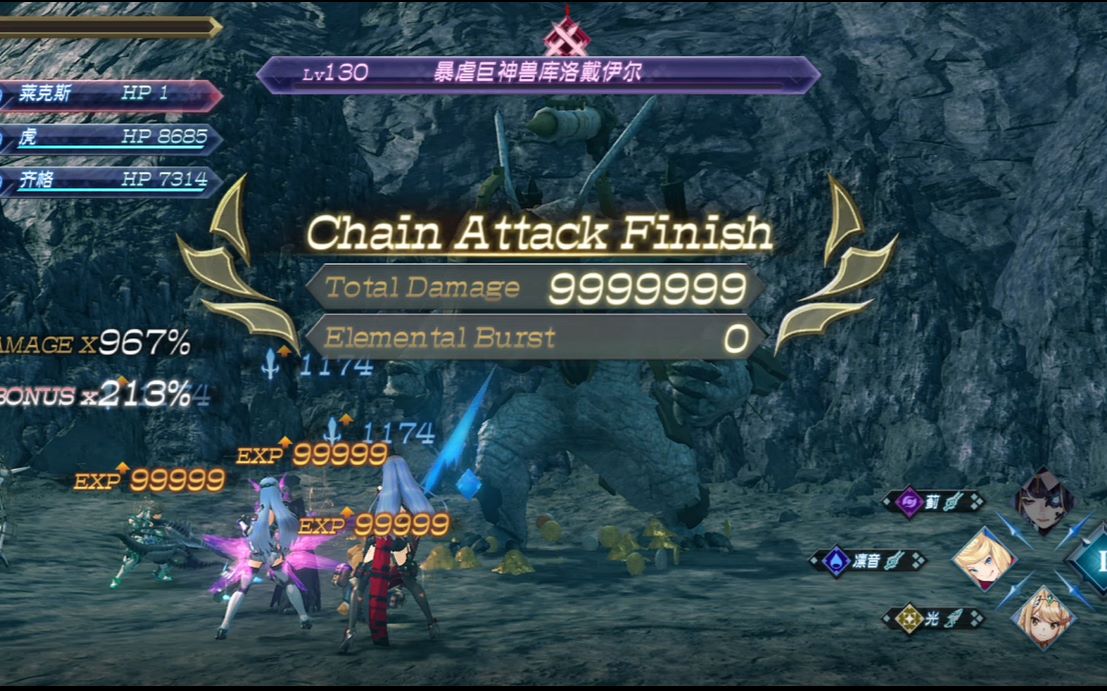This screenshot has width=1107, height=691.
Task: Activate the large blue diamond blade button
Action: [x=1092, y=561]
